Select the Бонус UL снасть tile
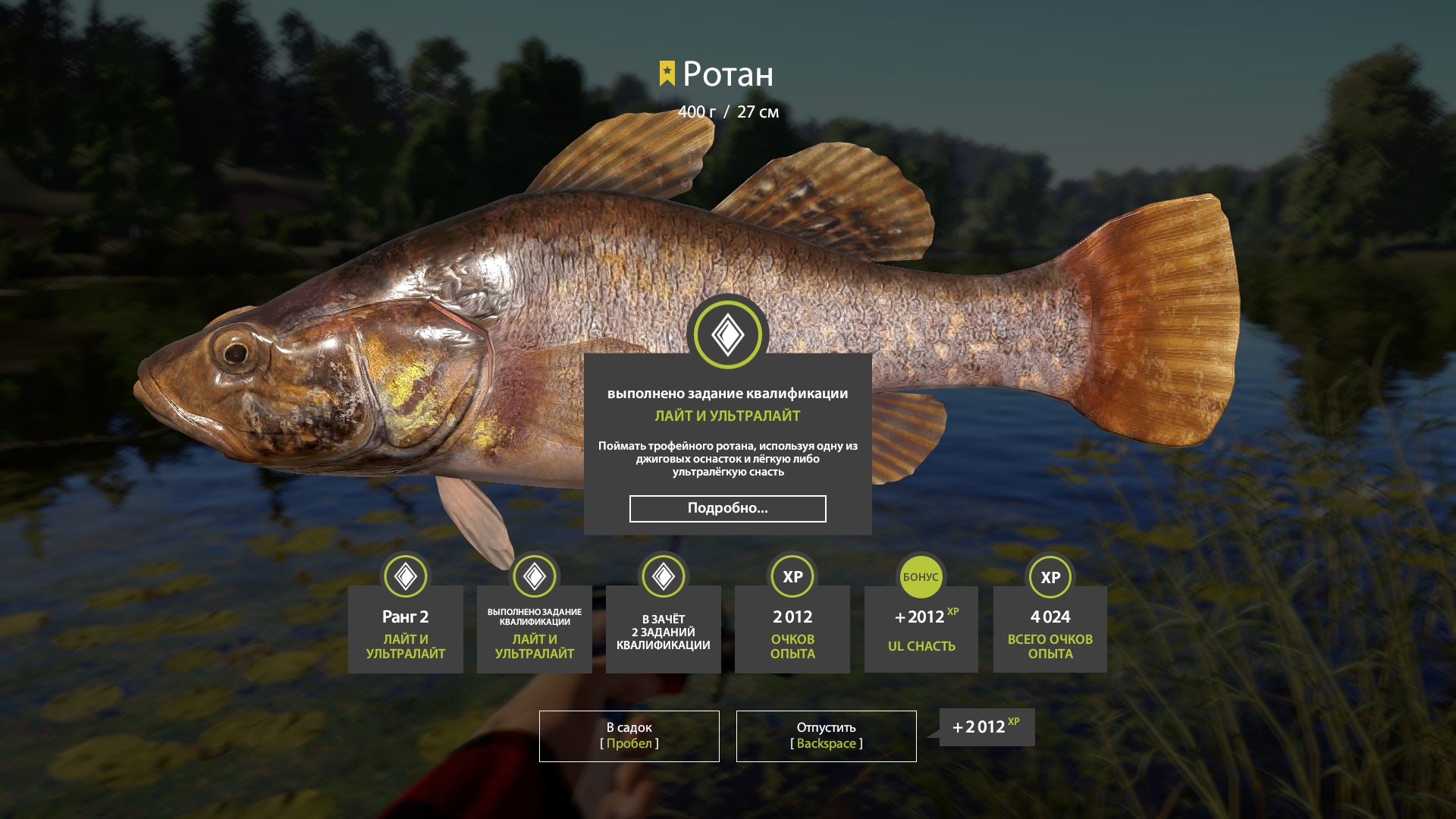Viewport: 1456px width, 819px height. tap(921, 629)
